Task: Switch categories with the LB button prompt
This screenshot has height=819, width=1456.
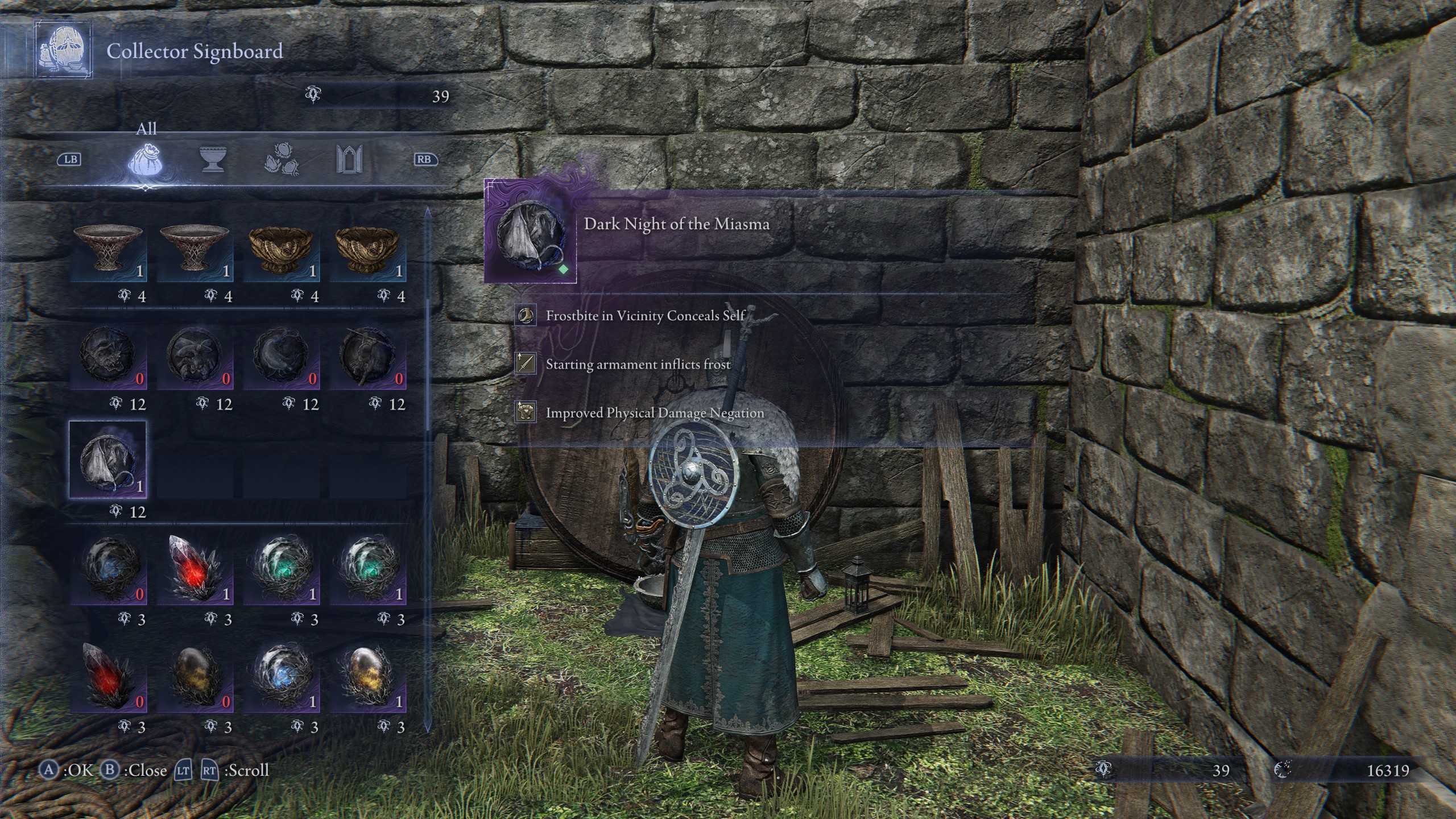Action: [71, 161]
